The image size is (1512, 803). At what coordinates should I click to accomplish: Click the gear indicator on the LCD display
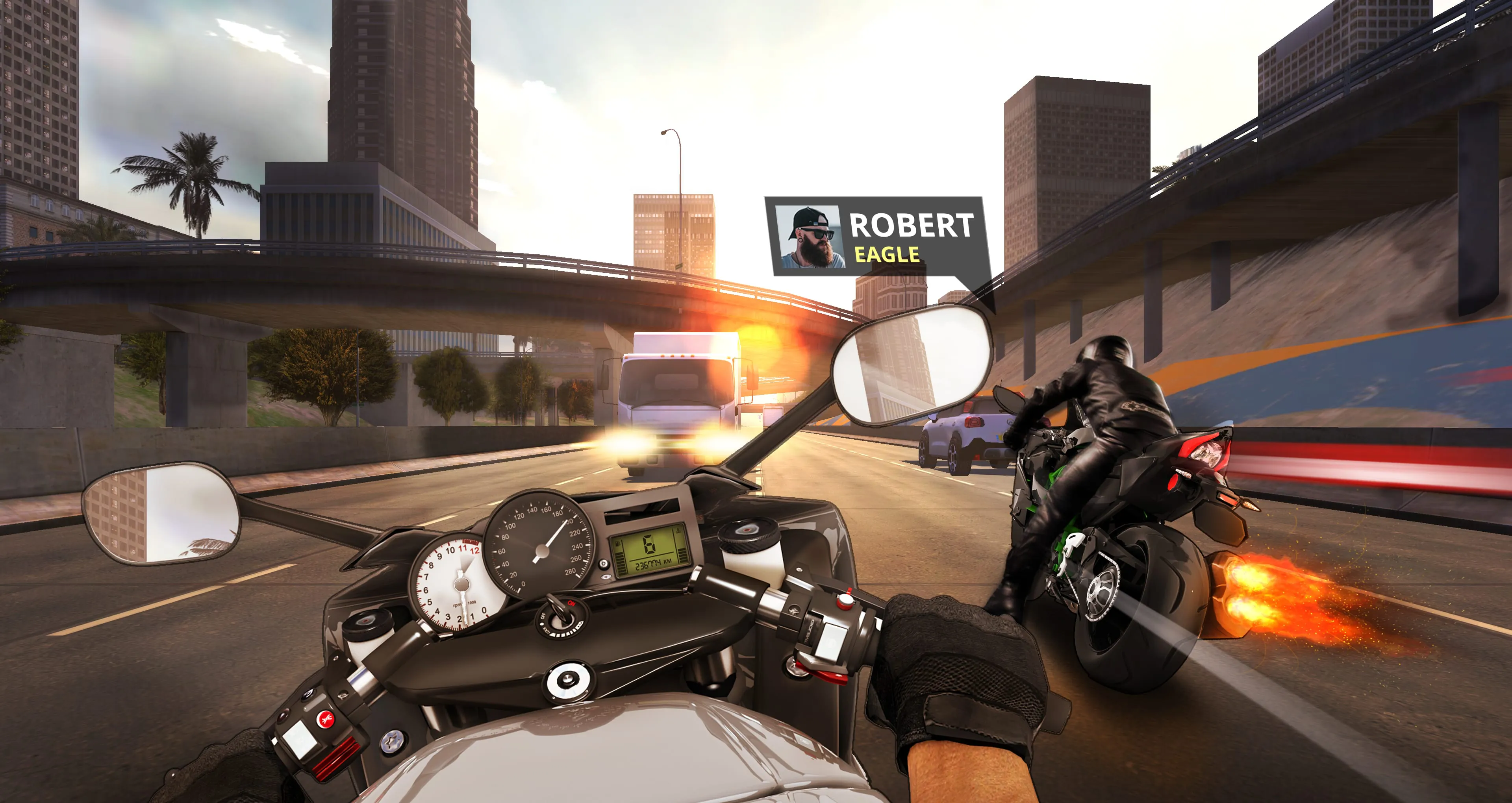coord(650,545)
